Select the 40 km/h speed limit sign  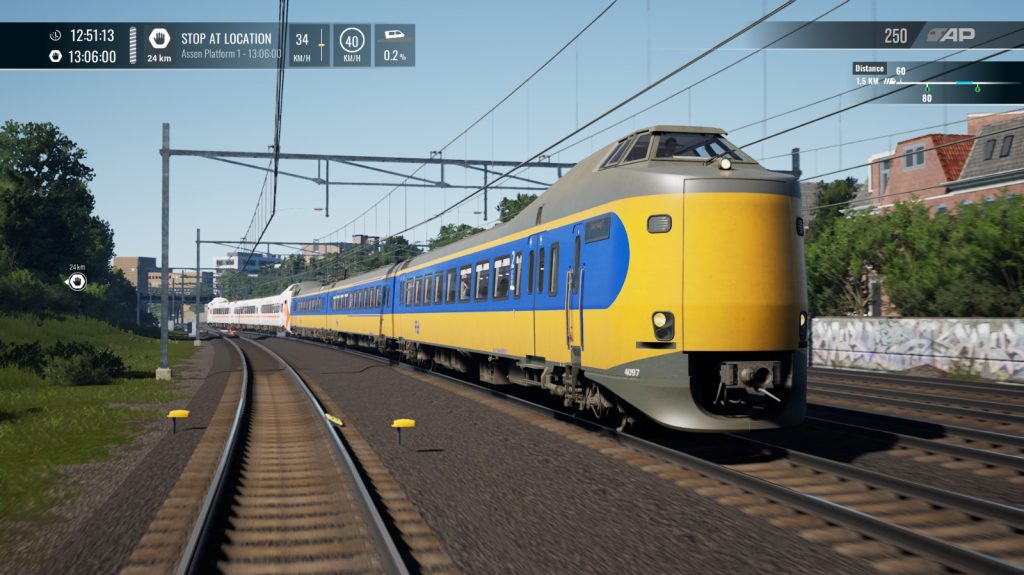point(351,41)
